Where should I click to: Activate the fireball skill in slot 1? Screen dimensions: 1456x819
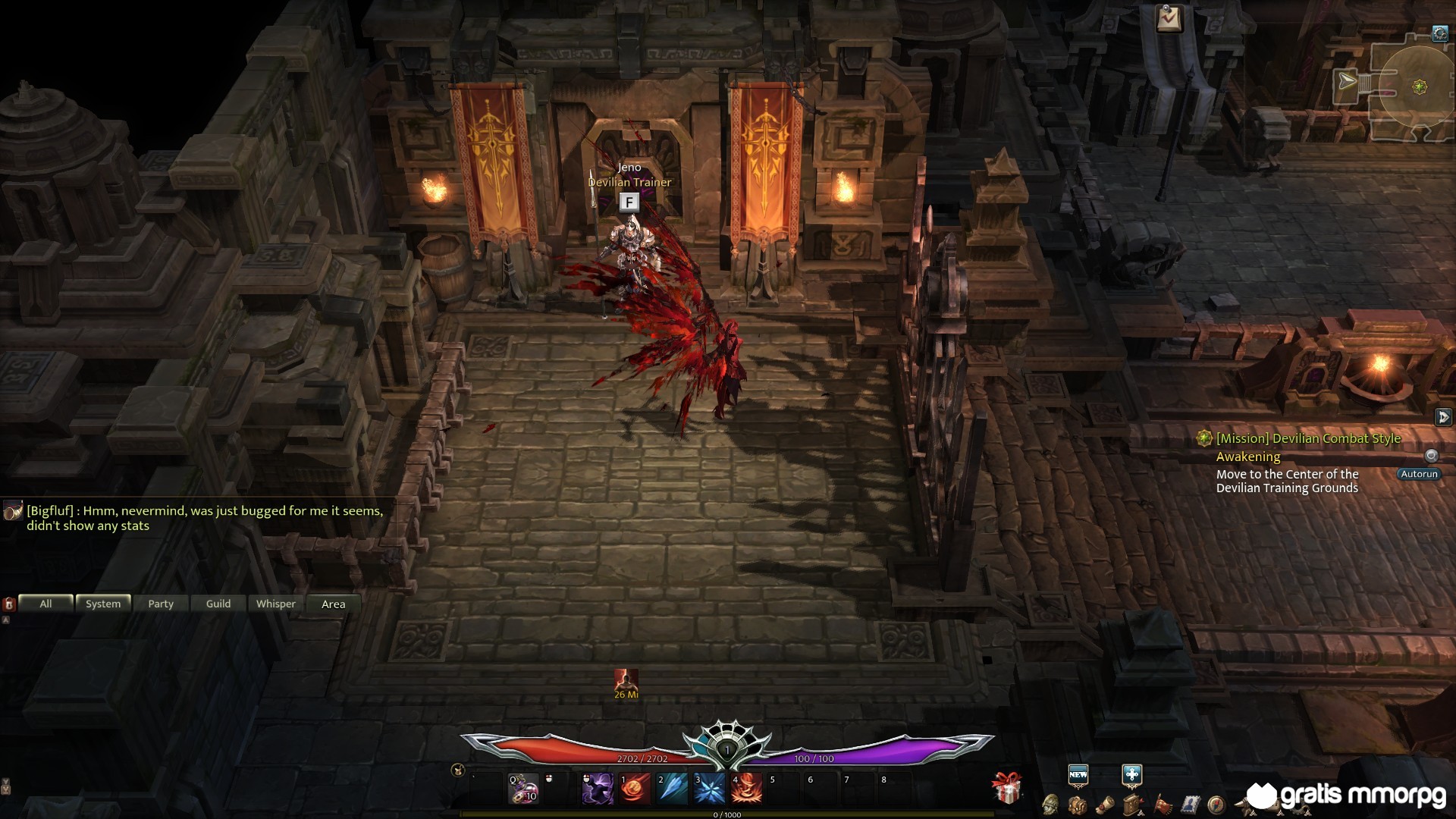pos(635,789)
